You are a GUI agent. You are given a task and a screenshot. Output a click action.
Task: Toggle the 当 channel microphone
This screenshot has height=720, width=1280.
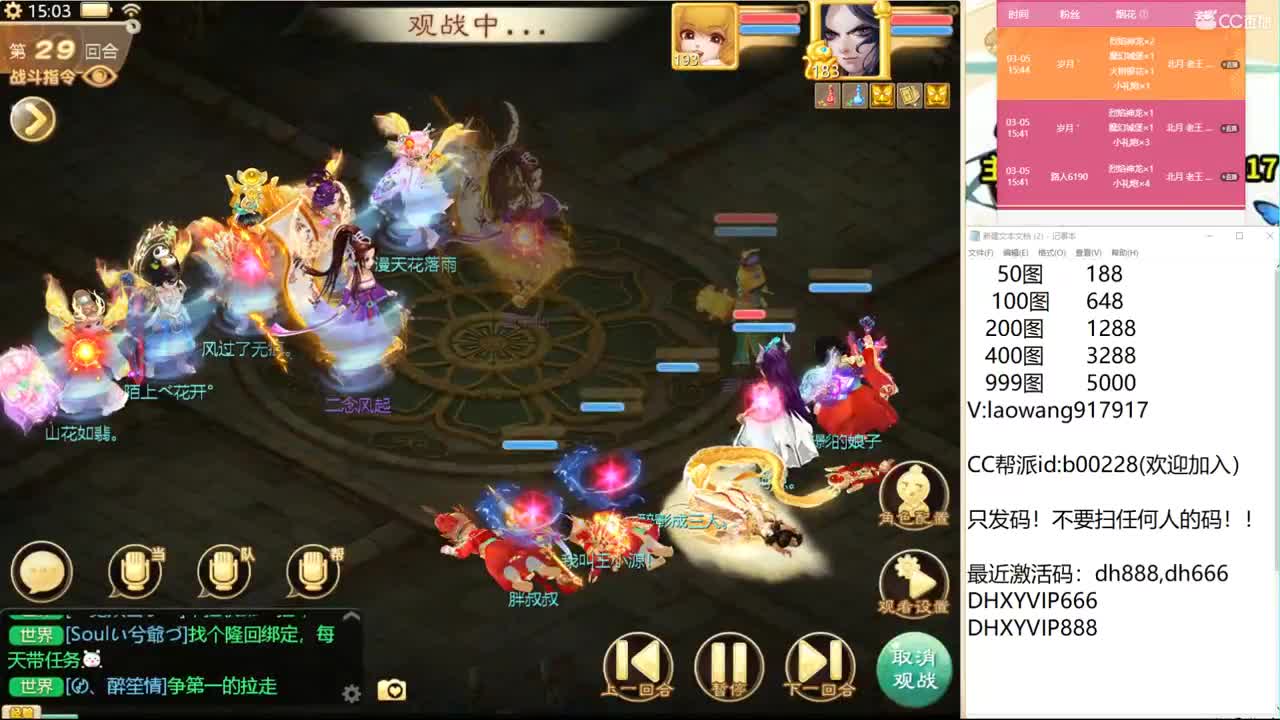coord(133,570)
